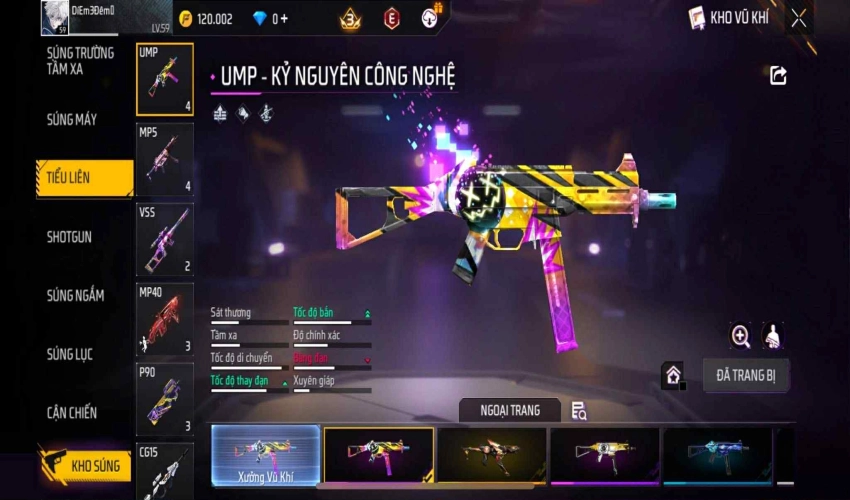Open the Kho Súng section
Image resolution: width=850 pixels, height=500 pixels.
tap(86, 465)
